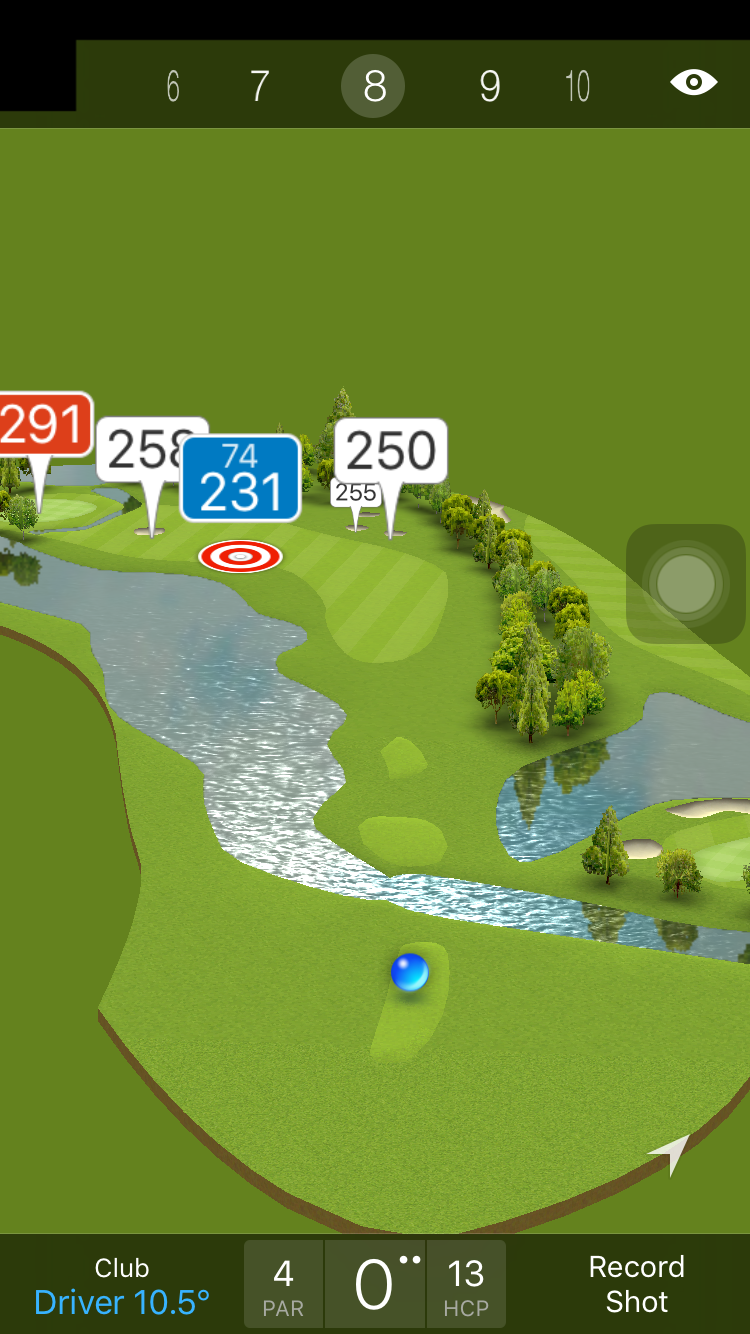The height and width of the screenshot is (1334, 750).
Task: Go to hole 7
Action: pos(259,87)
